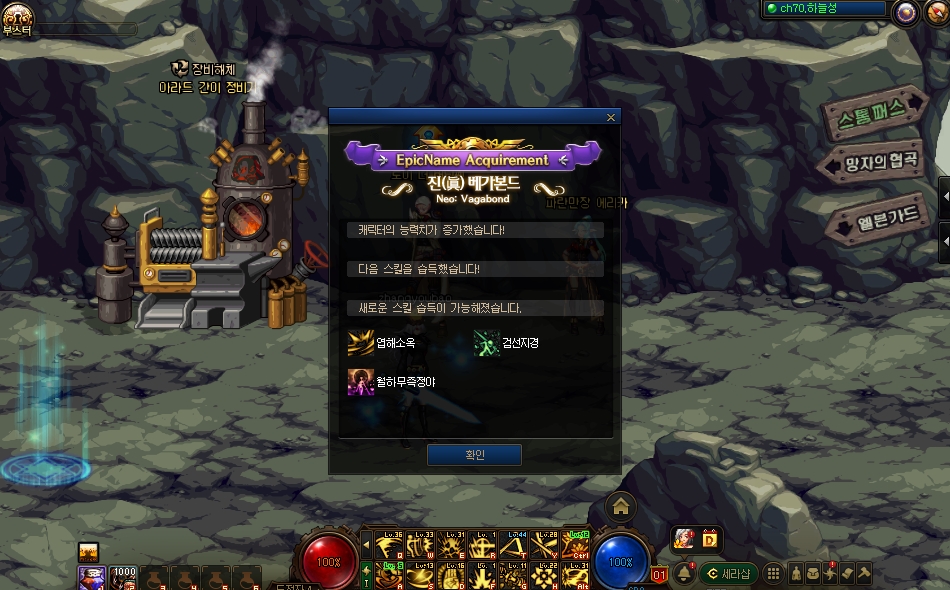
Task: Use the potion in quick slot 1
Action: click(92, 577)
